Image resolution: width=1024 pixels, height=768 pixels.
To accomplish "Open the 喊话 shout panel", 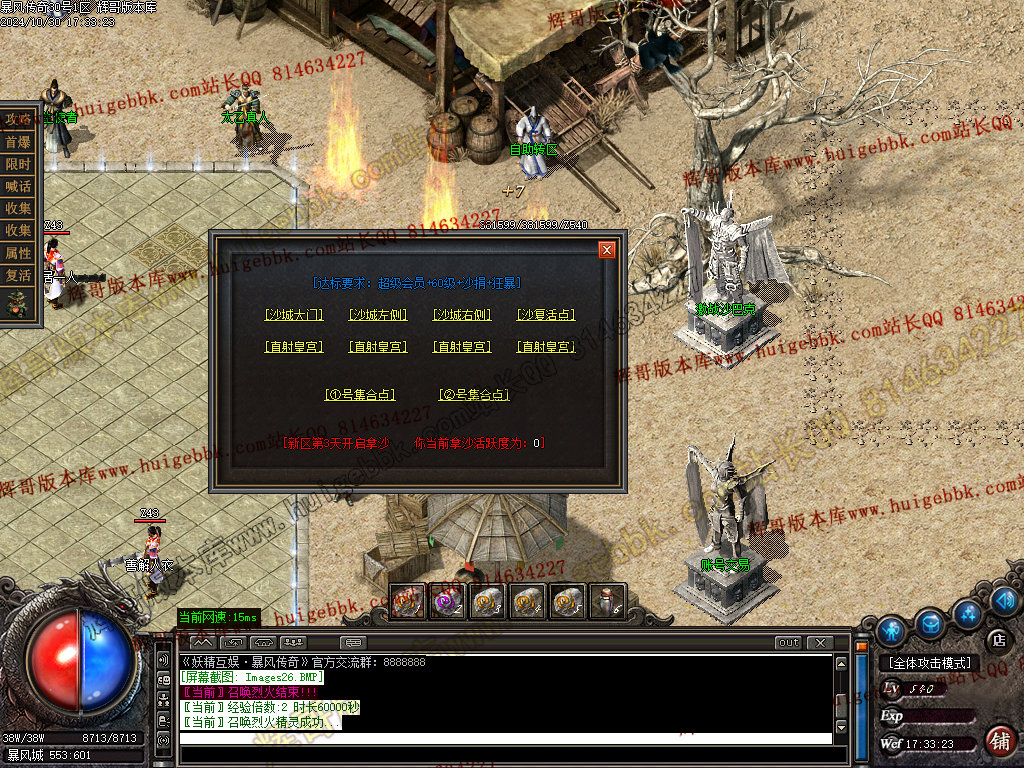I will (x=18, y=187).
